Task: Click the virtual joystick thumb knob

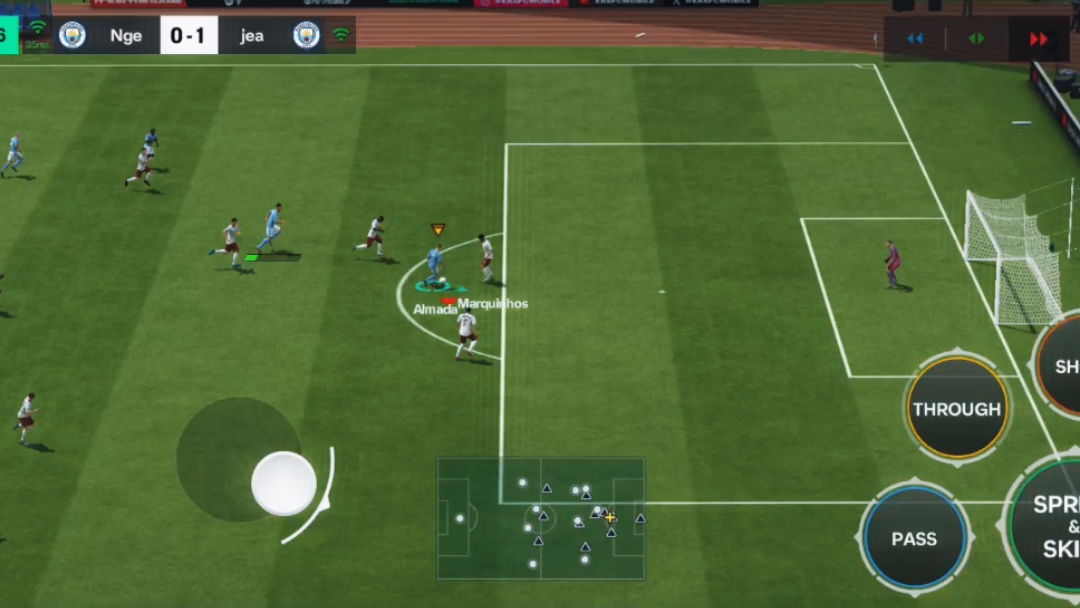Action: click(284, 483)
